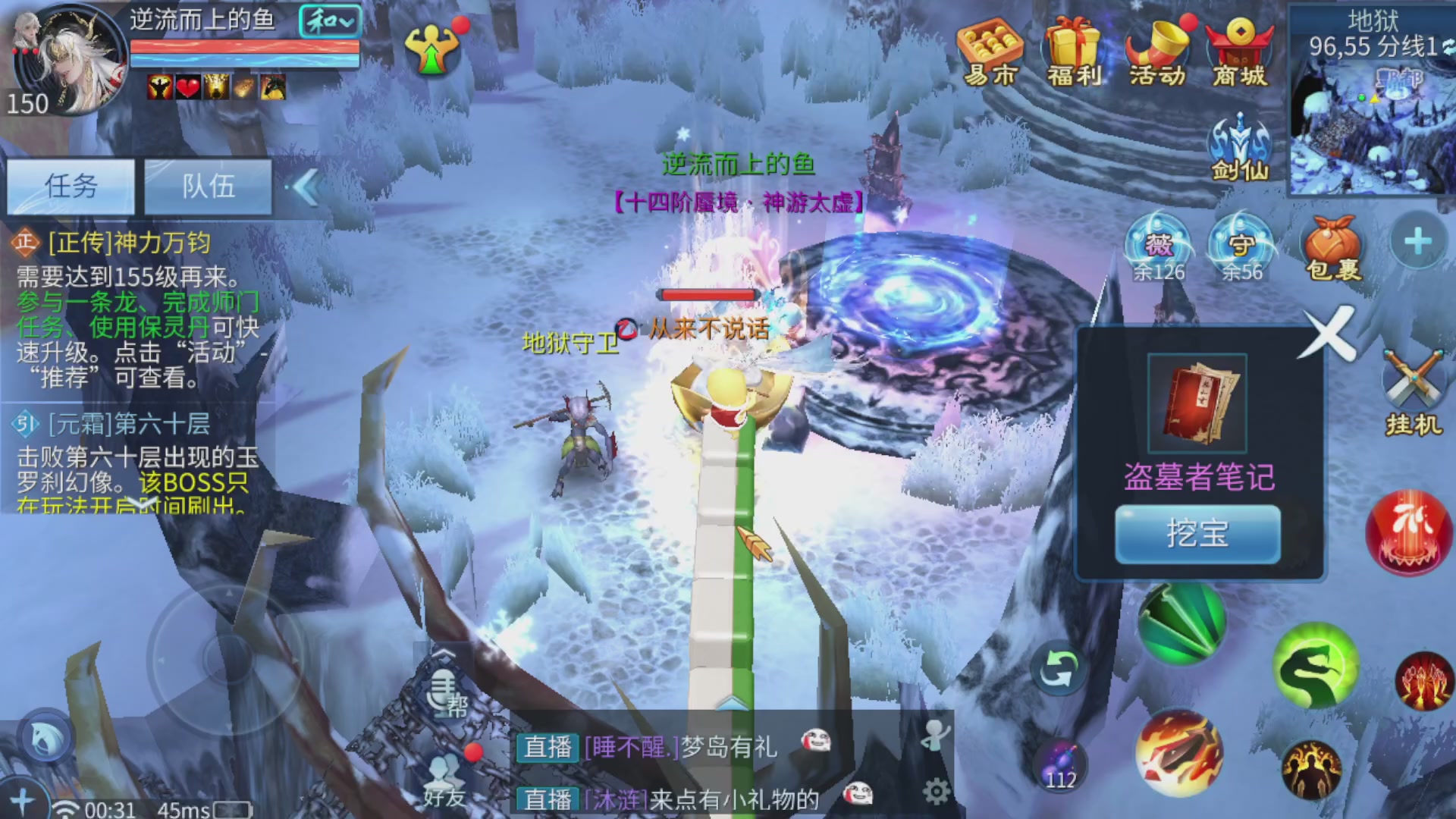
Task: Collapse the quest panel with the arrow
Action: coord(306,188)
